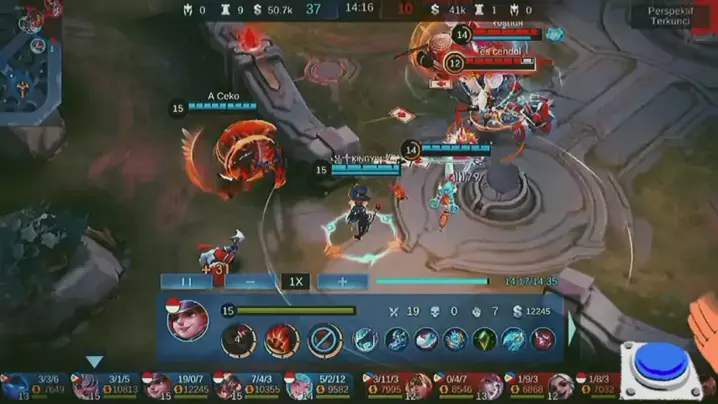Toggle the Perspektif Terkunci locked camera button

tap(669, 15)
